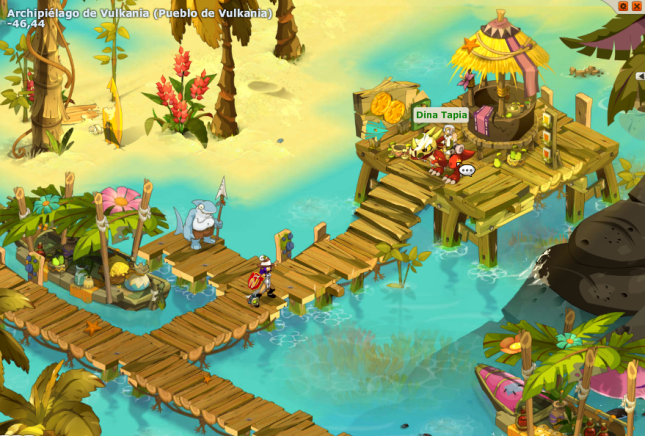Close the game with the orange X
Screen dimensions: 645x436
(x=636, y=6)
